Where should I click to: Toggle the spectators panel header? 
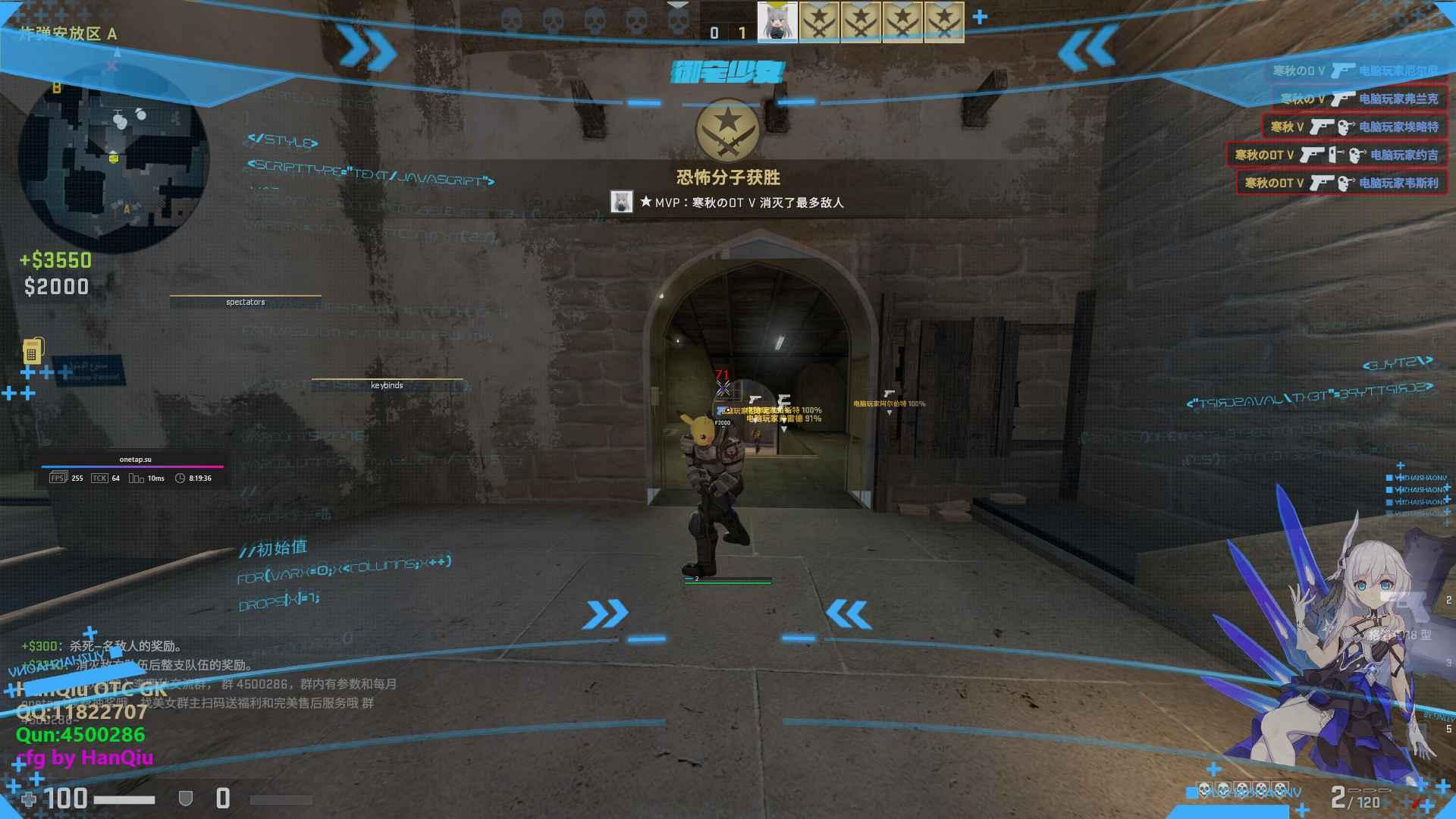click(x=244, y=302)
